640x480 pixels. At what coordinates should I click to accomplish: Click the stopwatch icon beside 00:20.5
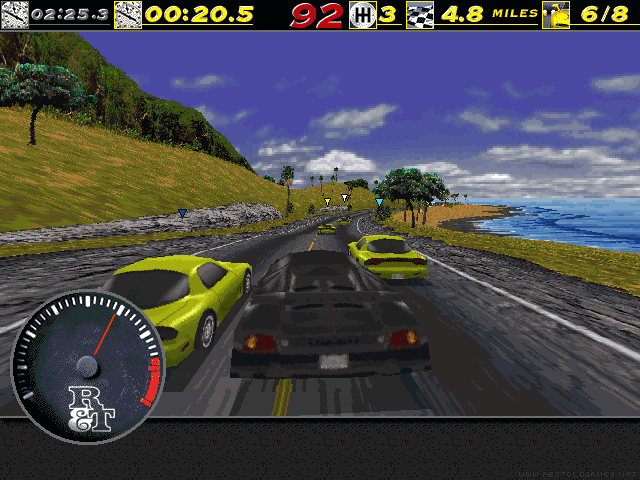(128, 14)
